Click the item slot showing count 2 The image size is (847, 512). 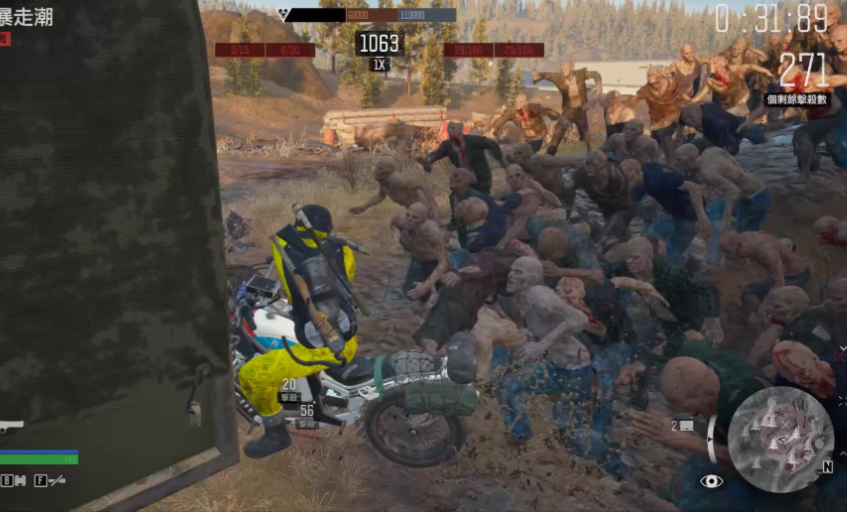point(682,425)
